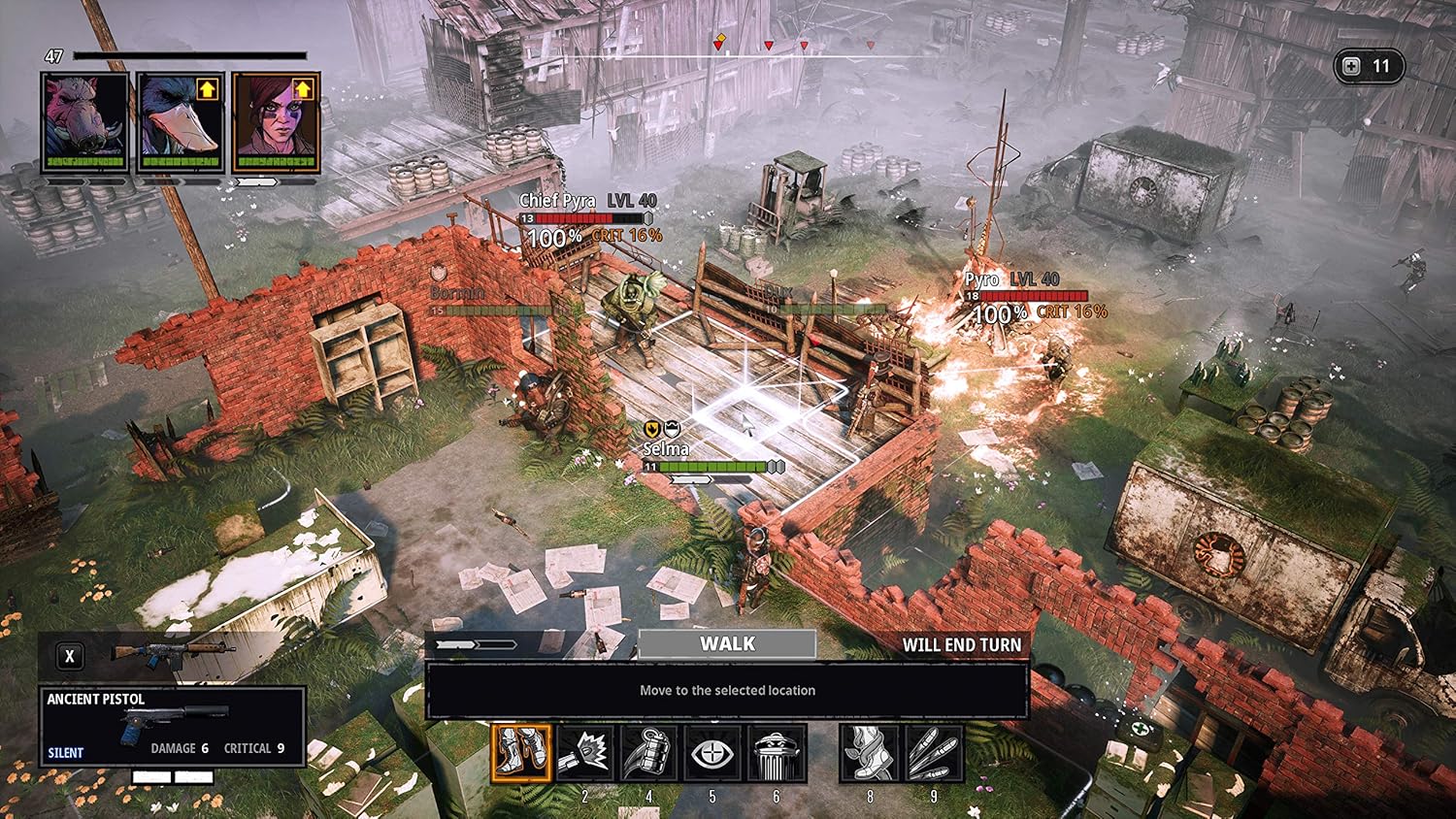Image resolution: width=1456 pixels, height=819 pixels.
Task: Open Dux's yellow level-up arrow
Action: point(207,89)
